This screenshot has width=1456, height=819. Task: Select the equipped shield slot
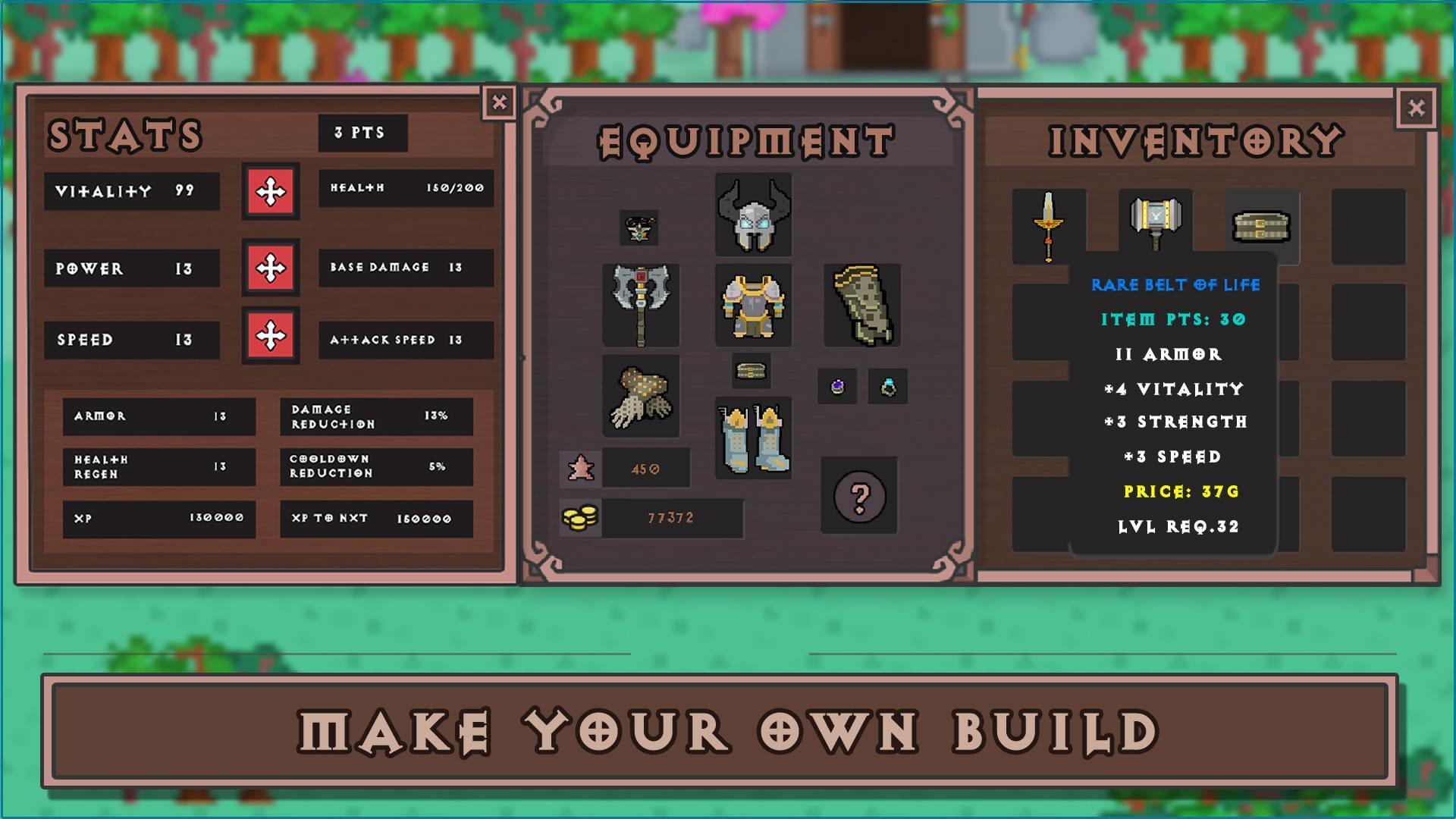(x=862, y=305)
